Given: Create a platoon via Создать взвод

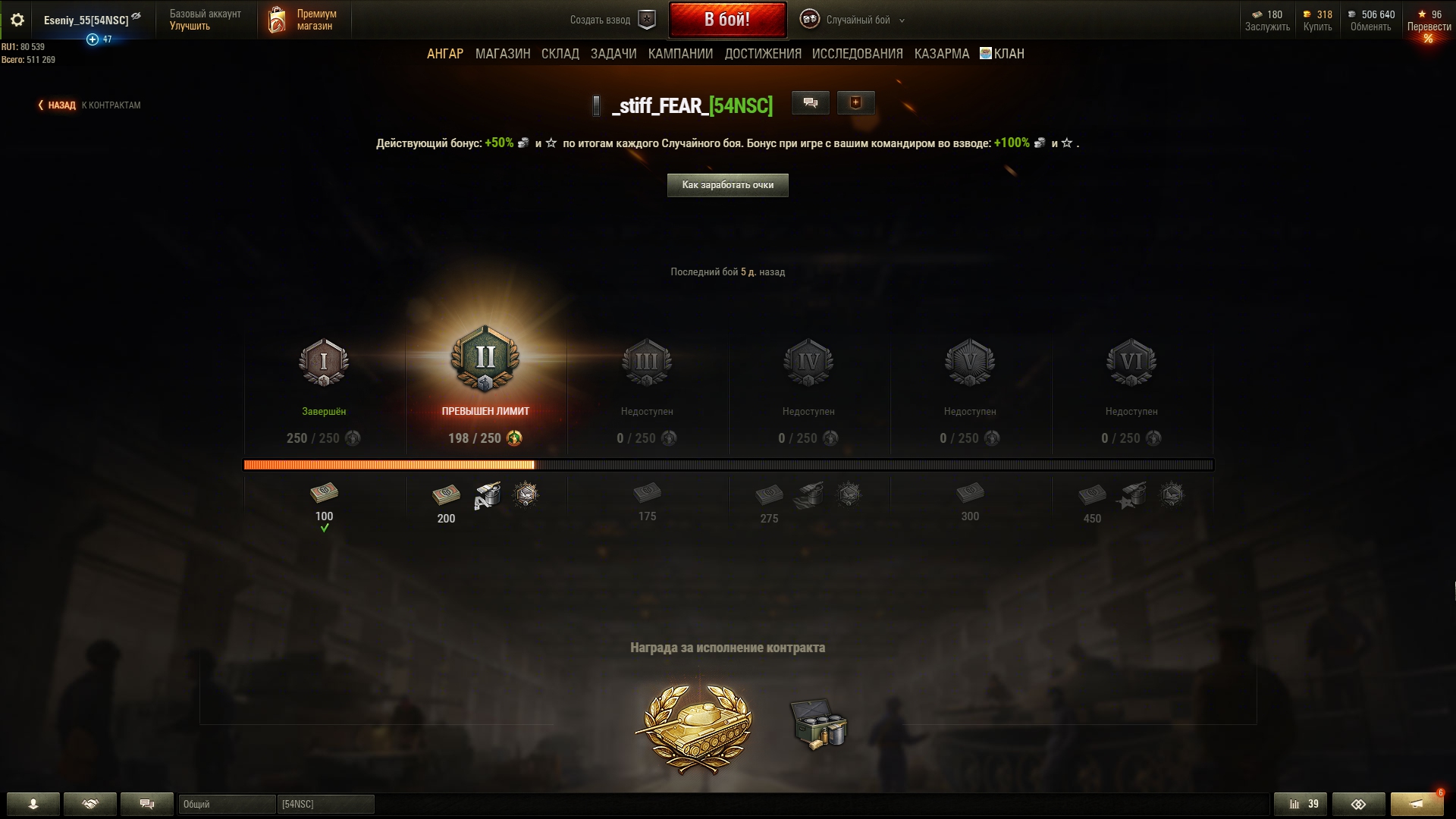Looking at the screenshot, I should [611, 20].
